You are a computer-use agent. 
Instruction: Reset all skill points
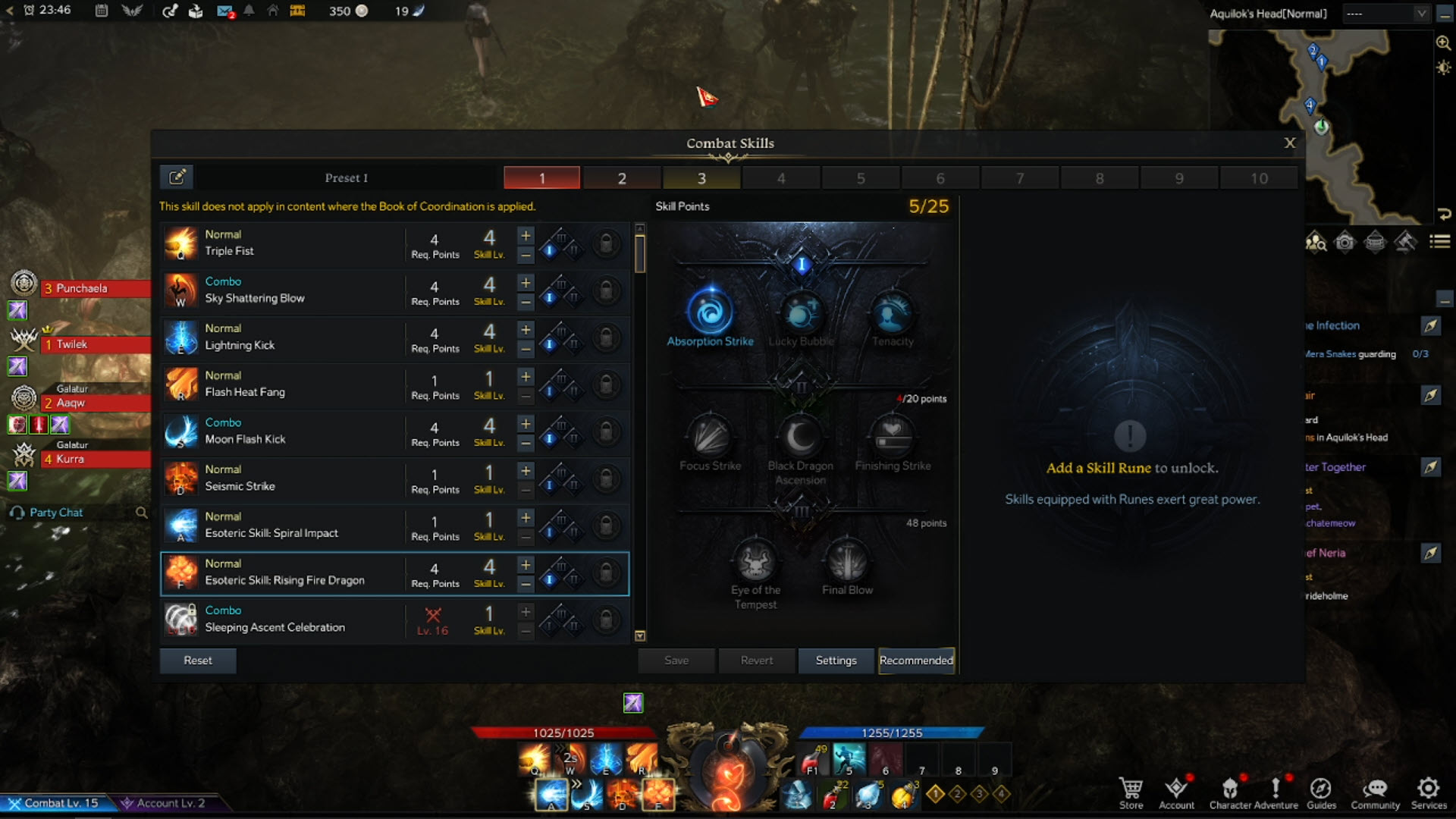click(x=198, y=661)
